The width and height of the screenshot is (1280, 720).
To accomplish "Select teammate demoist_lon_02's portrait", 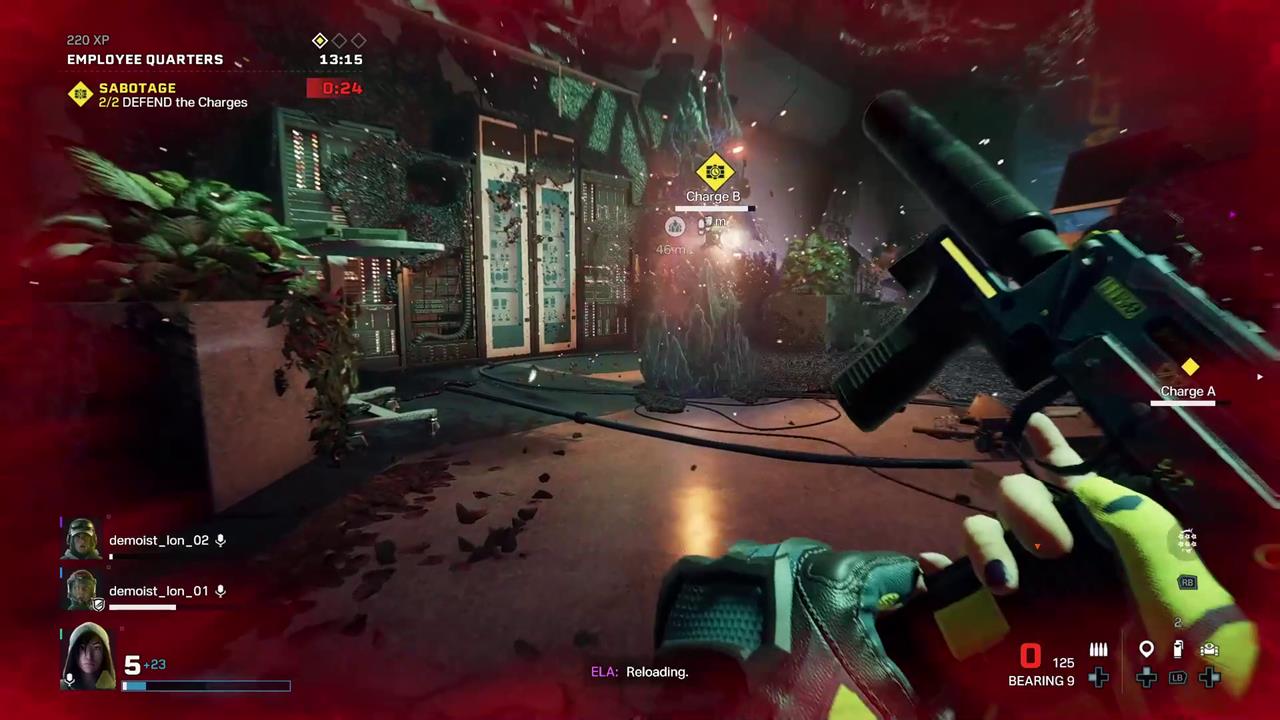I will (x=81, y=539).
